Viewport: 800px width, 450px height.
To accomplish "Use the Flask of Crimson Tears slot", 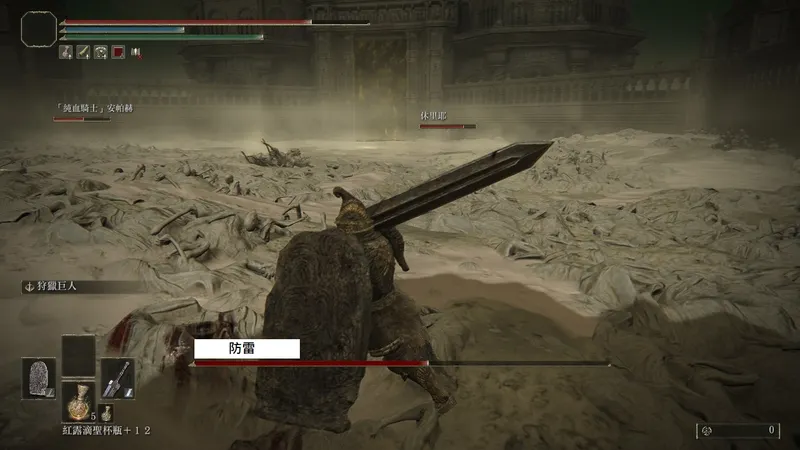I will pyautogui.click(x=77, y=400).
